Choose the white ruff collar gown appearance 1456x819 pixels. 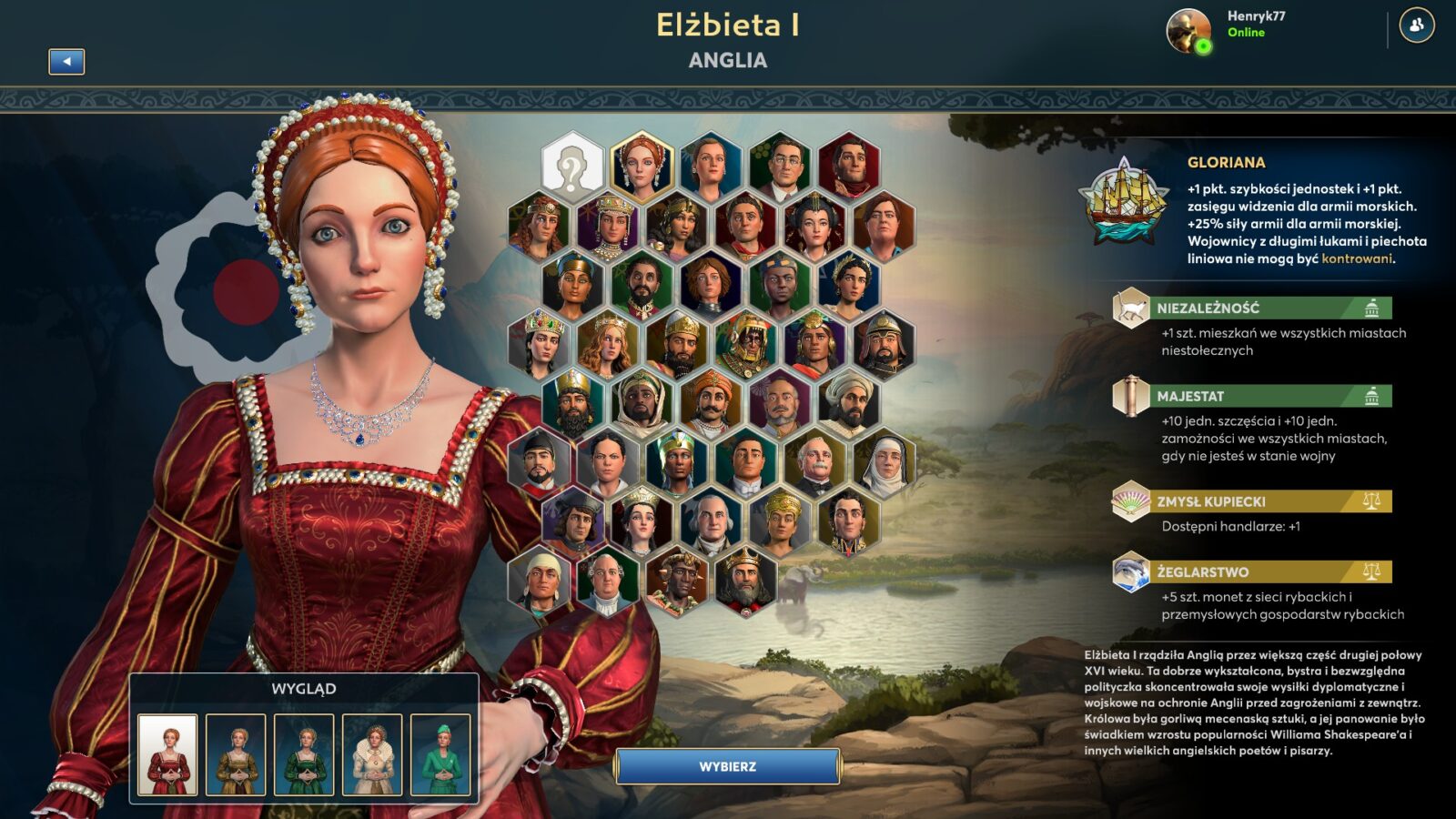pos(372,754)
